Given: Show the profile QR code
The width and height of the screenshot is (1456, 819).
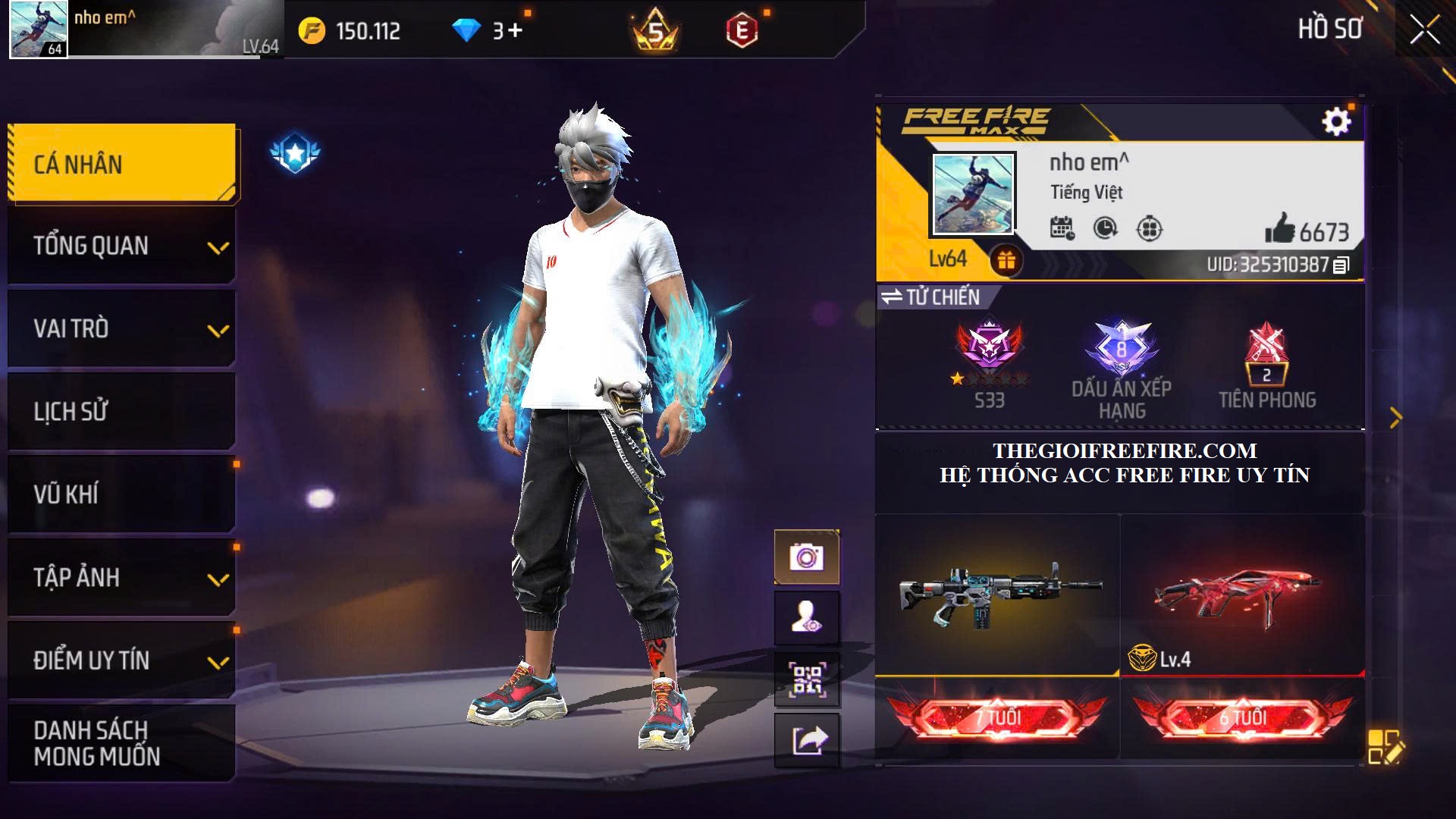Looking at the screenshot, I should 806,679.
